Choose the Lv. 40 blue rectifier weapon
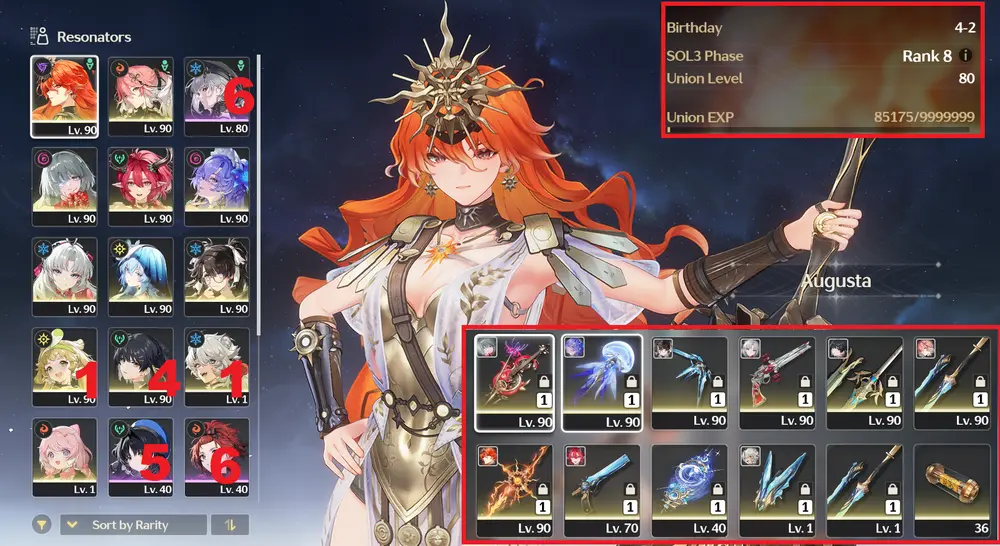The height and width of the screenshot is (546, 1000). (x=688, y=490)
